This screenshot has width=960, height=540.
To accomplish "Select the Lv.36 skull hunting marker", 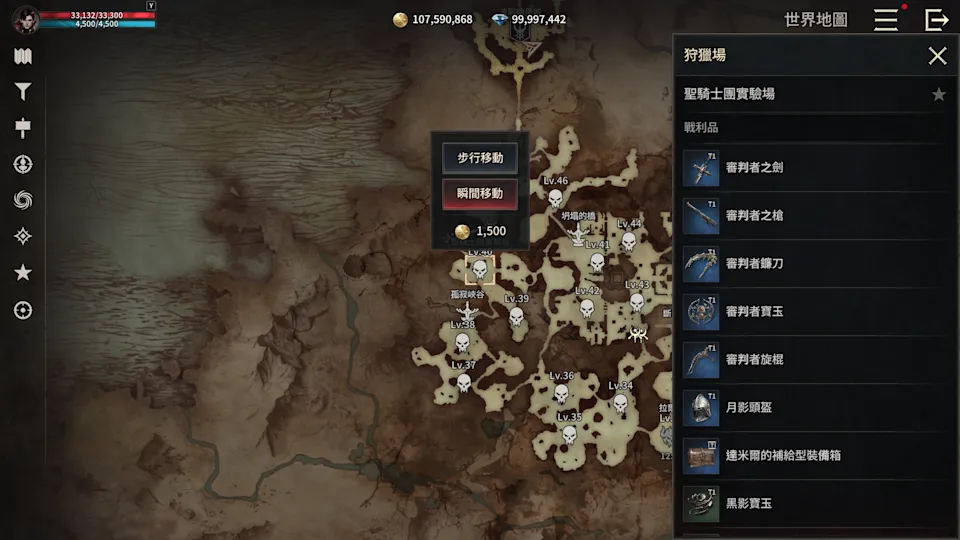I will coord(561,393).
